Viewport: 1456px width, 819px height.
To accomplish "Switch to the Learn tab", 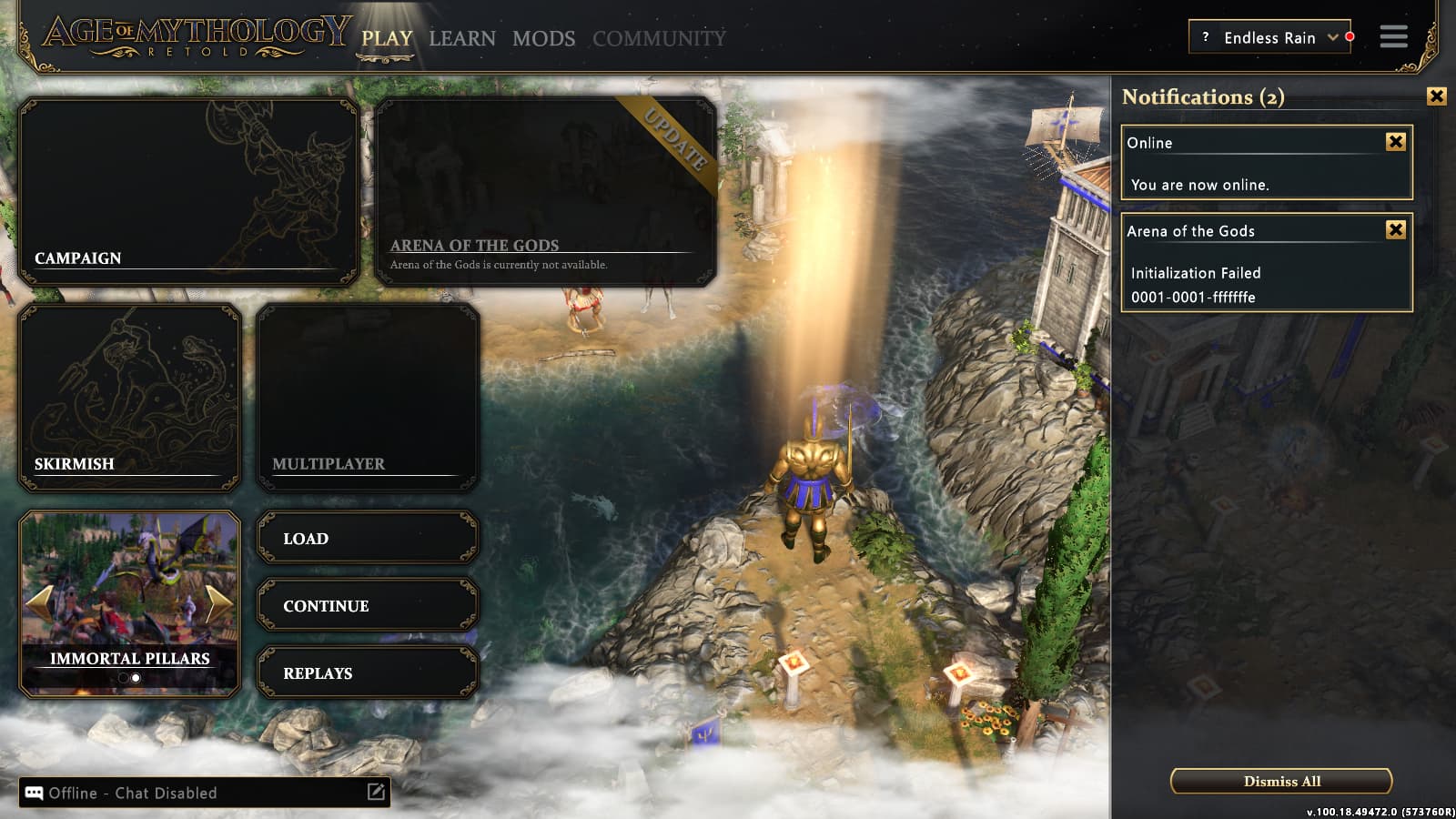I will 462,38.
